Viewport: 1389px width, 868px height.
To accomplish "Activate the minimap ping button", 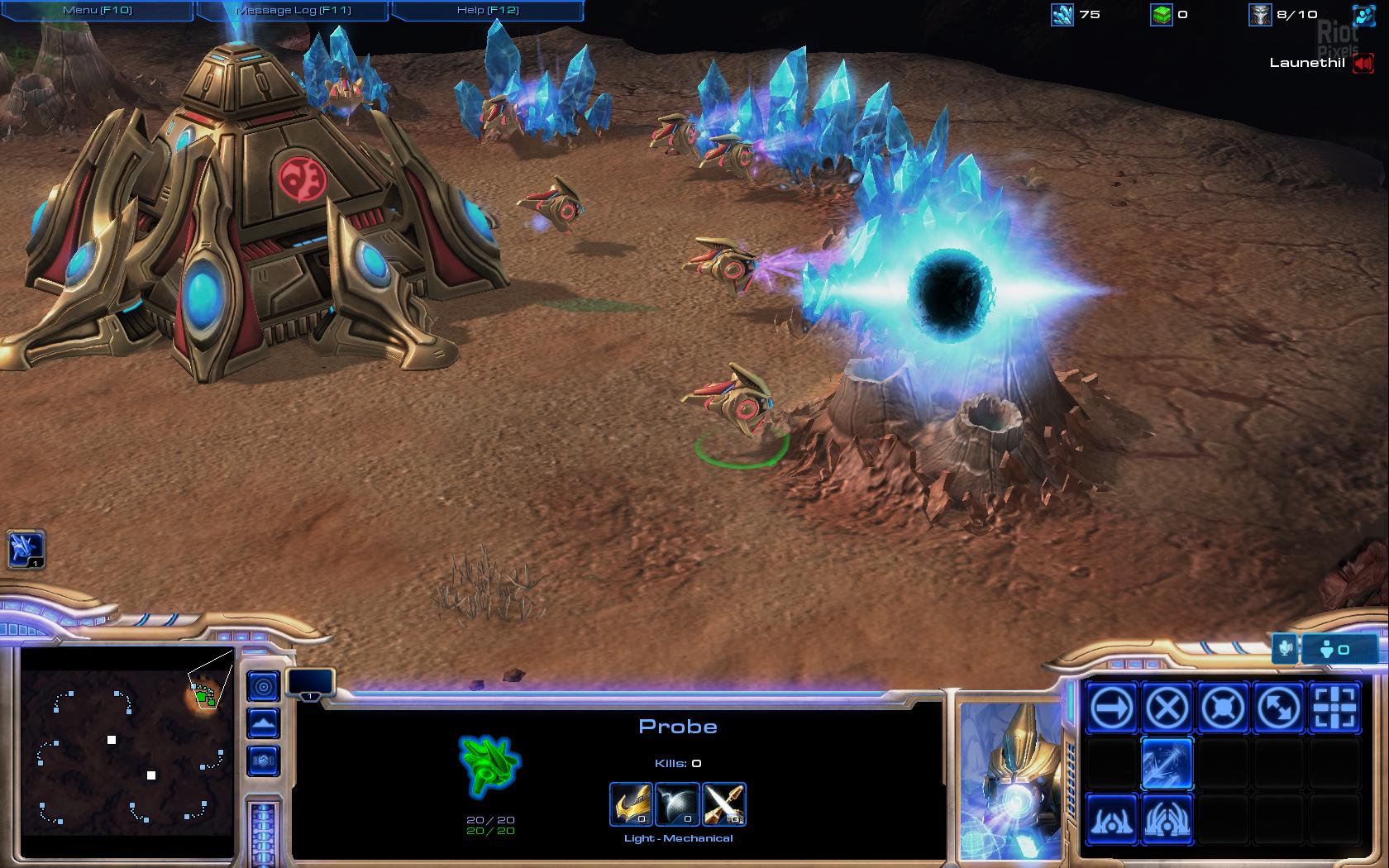I will (264, 686).
